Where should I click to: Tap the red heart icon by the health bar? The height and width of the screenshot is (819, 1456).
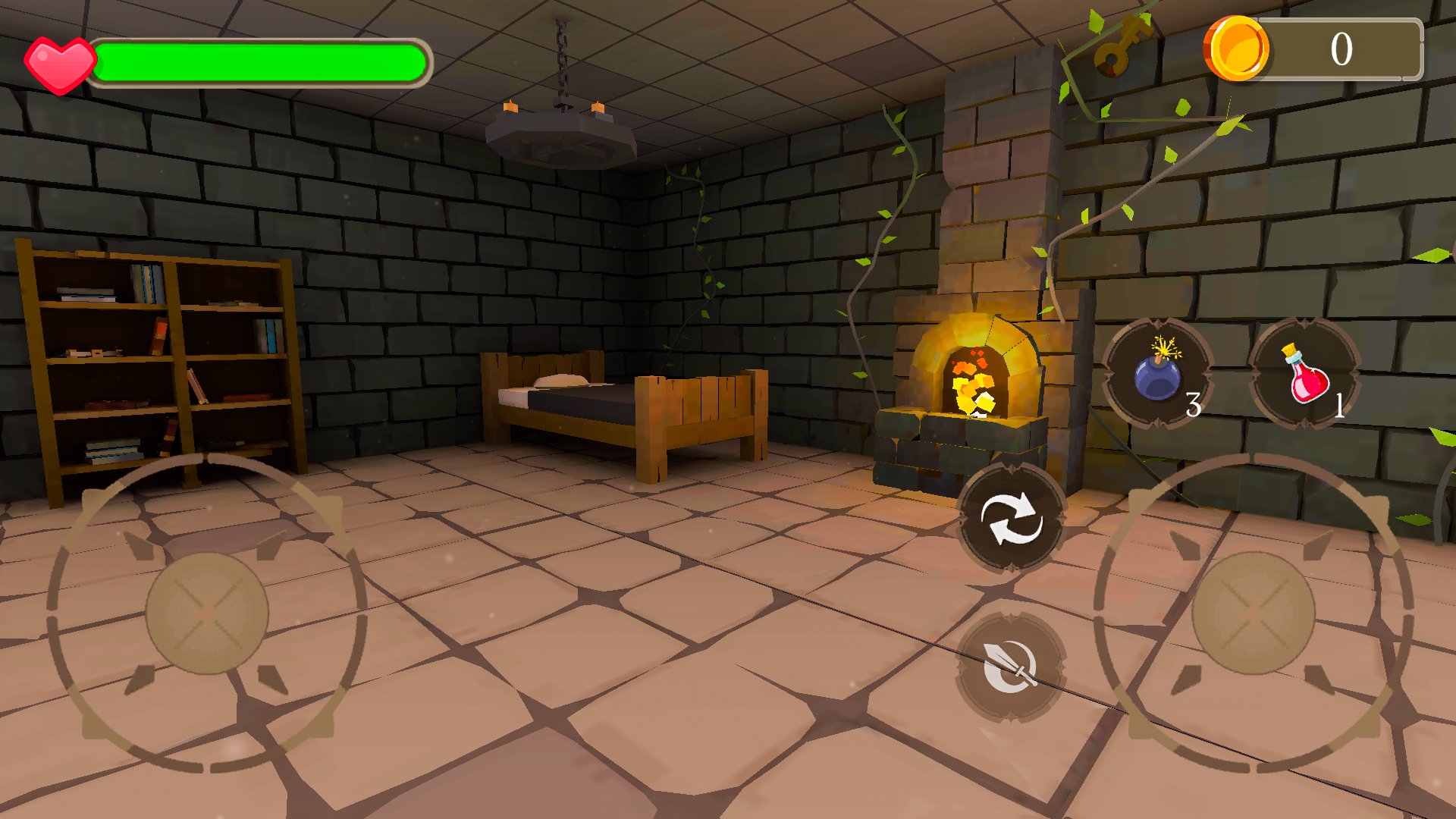pyautogui.click(x=59, y=64)
